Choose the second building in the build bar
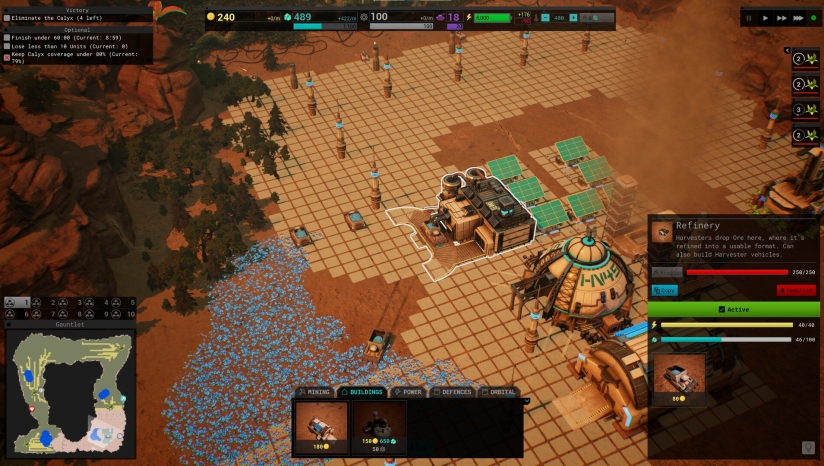 click(x=379, y=425)
